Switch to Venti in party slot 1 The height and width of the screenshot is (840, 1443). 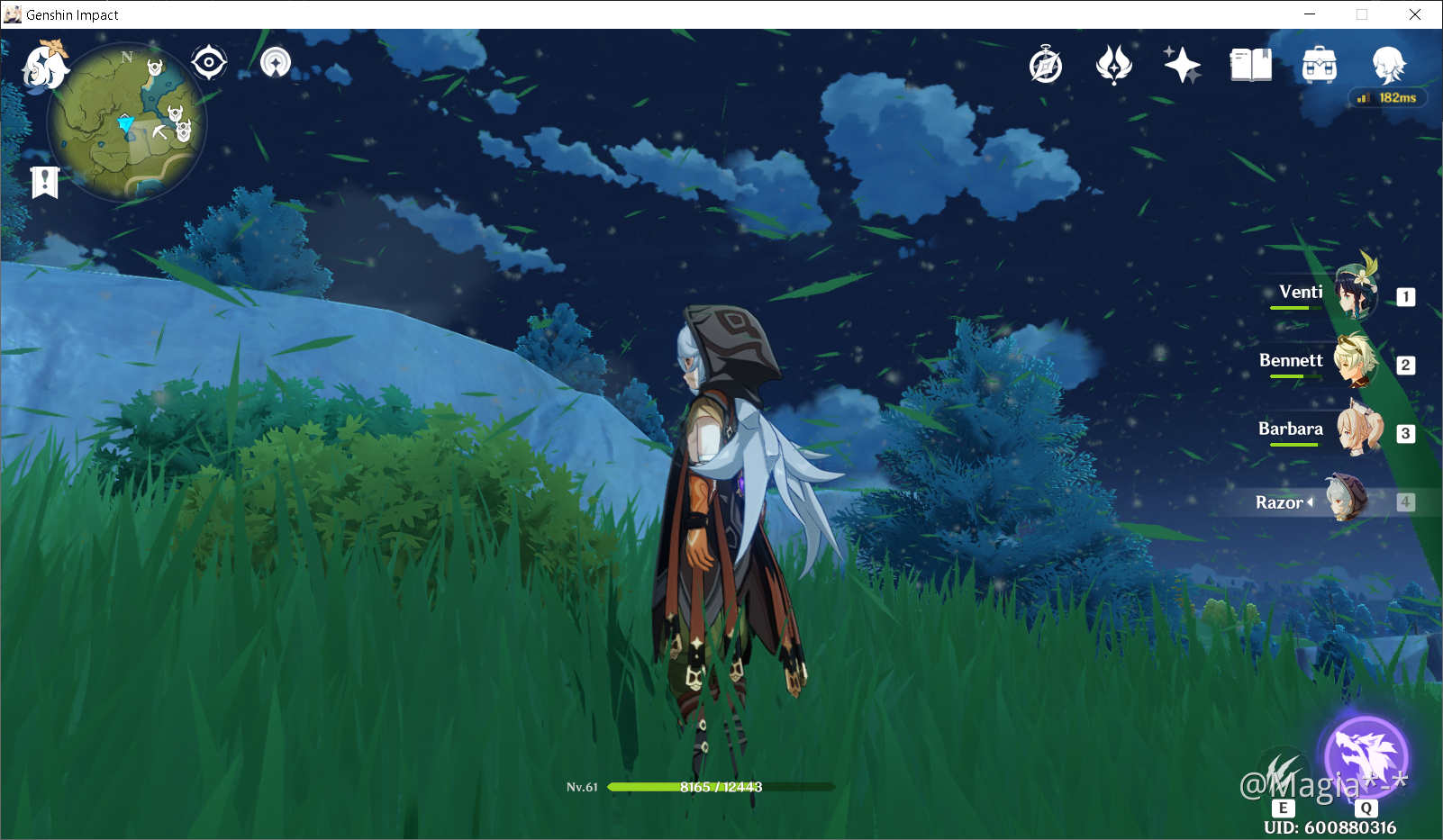[1356, 293]
